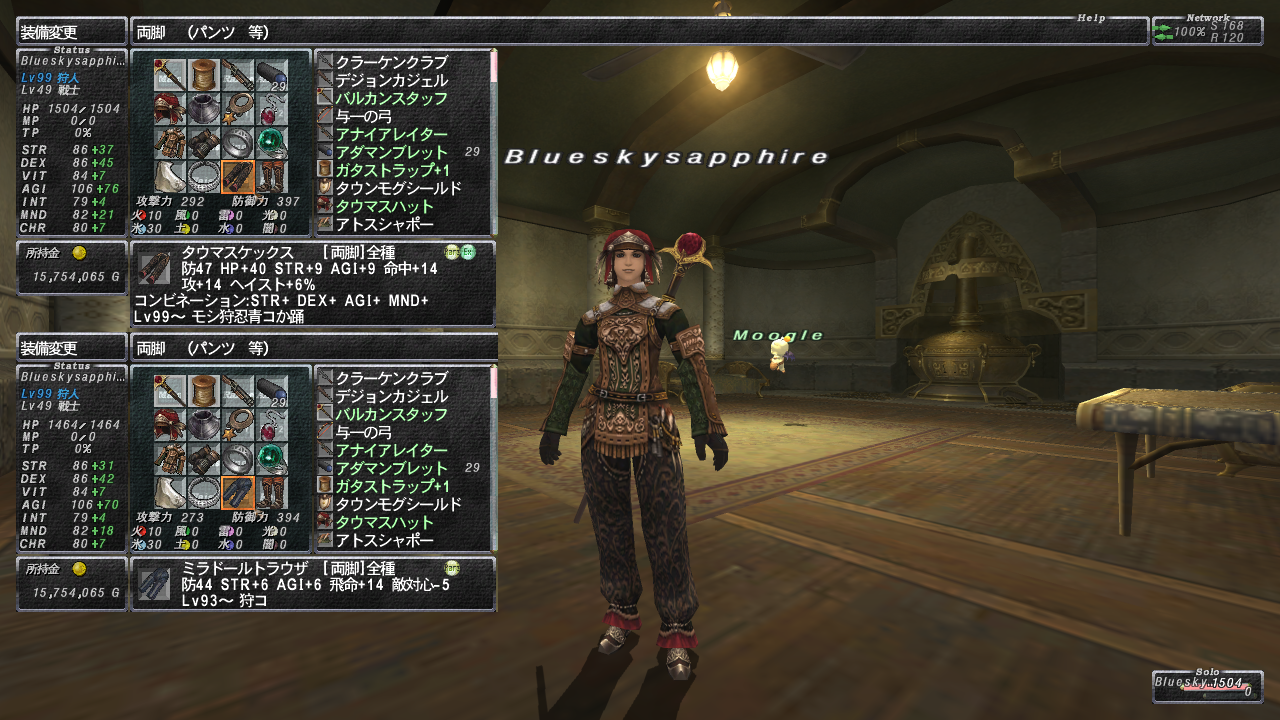Viewport: 1280px width, 720px height.
Task: Pick タウマスハット in the Thaumas Kecks window's list
Action: (x=385, y=206)
